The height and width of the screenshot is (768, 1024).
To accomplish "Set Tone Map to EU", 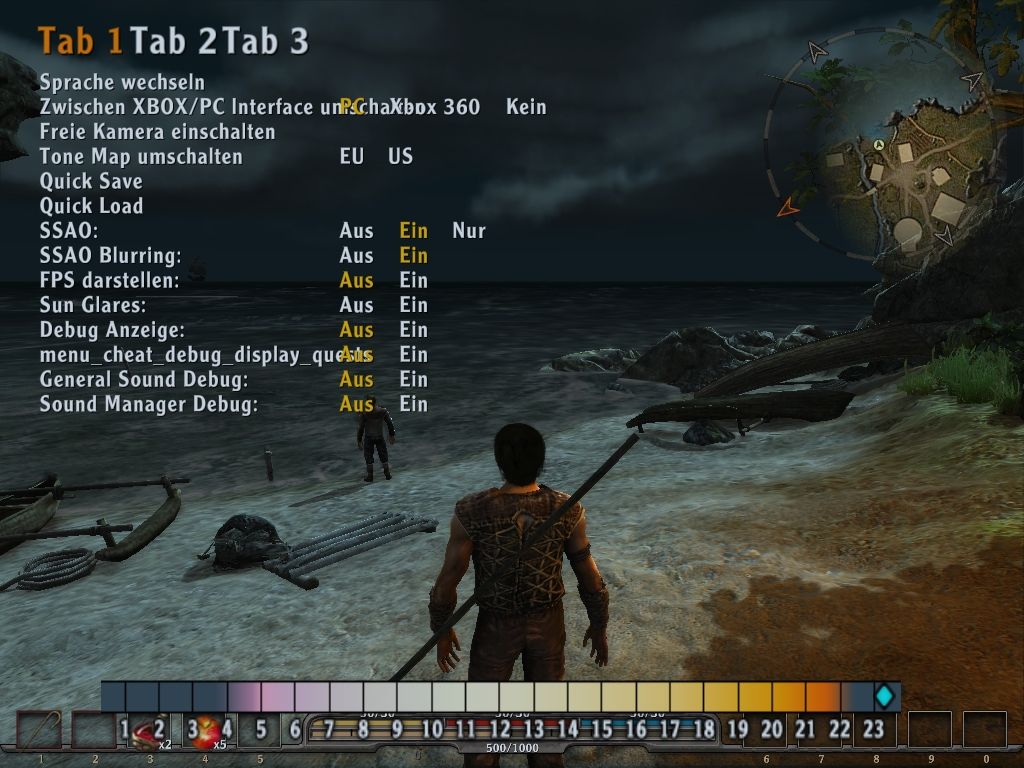I will click(x=351, y=157).
